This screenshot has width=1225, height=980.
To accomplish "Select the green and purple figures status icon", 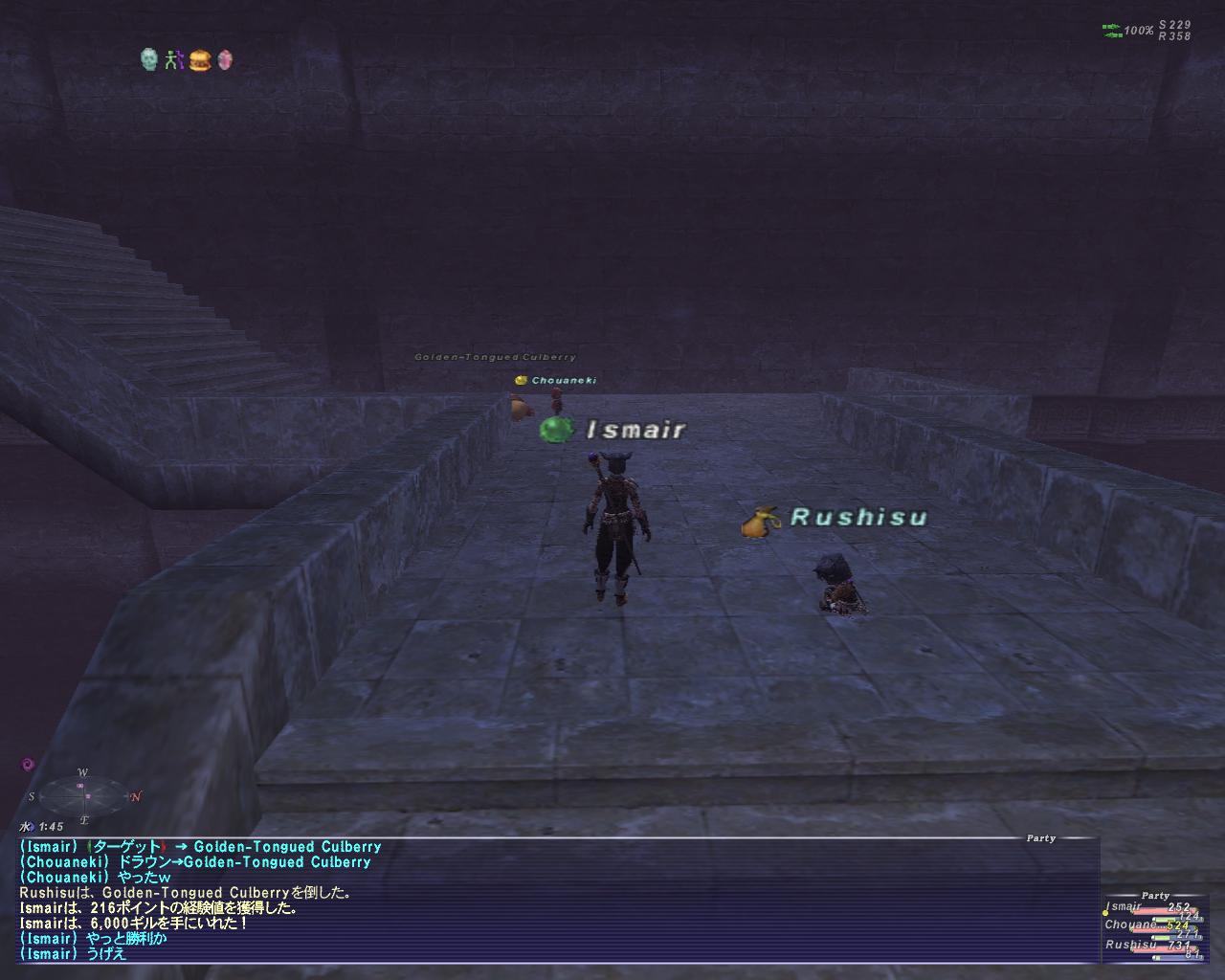I will (173, 60).
